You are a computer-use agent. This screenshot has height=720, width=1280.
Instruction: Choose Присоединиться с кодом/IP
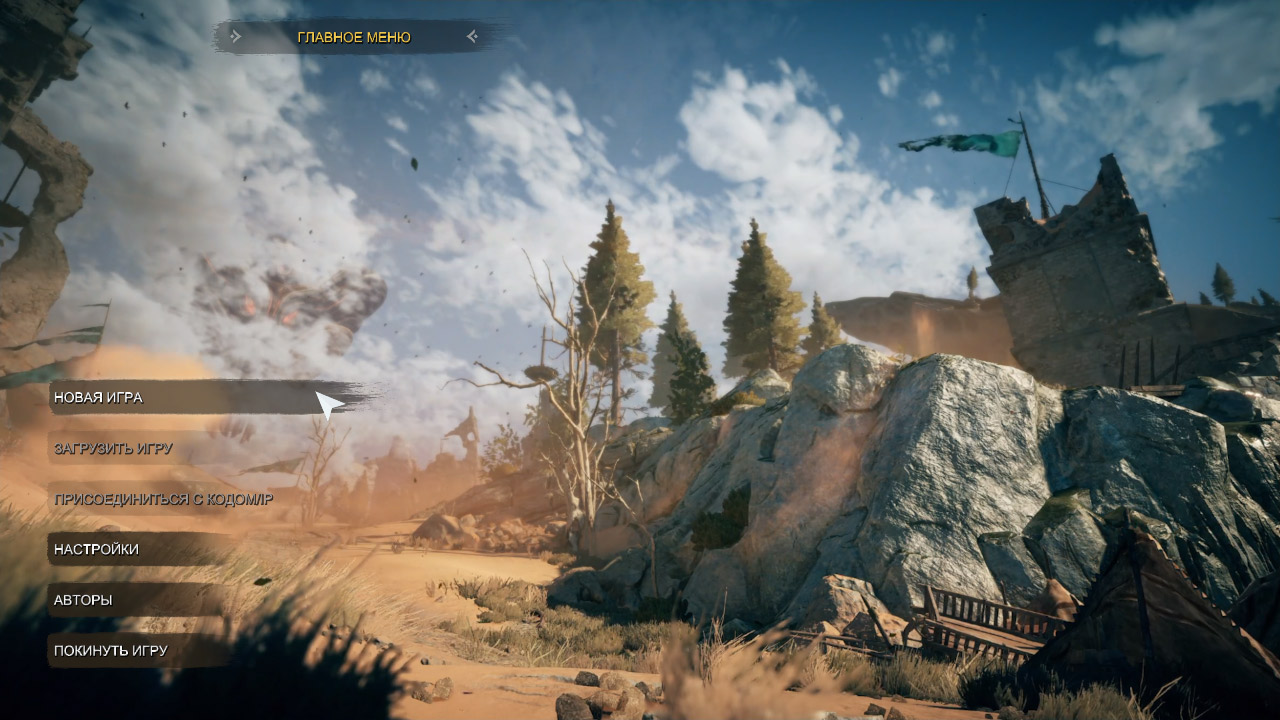164,499
